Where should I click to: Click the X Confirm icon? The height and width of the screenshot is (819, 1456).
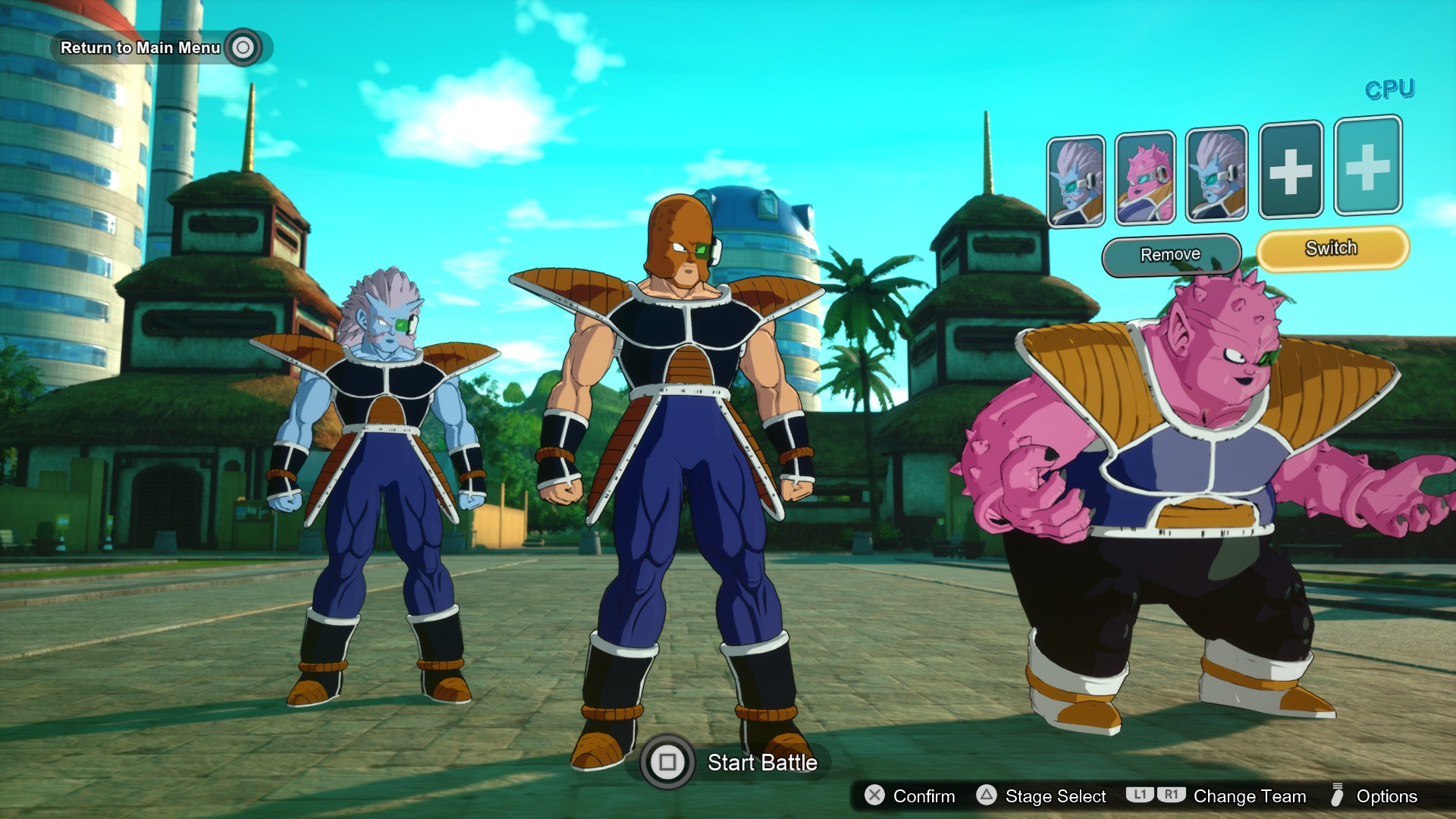point(874,796)
